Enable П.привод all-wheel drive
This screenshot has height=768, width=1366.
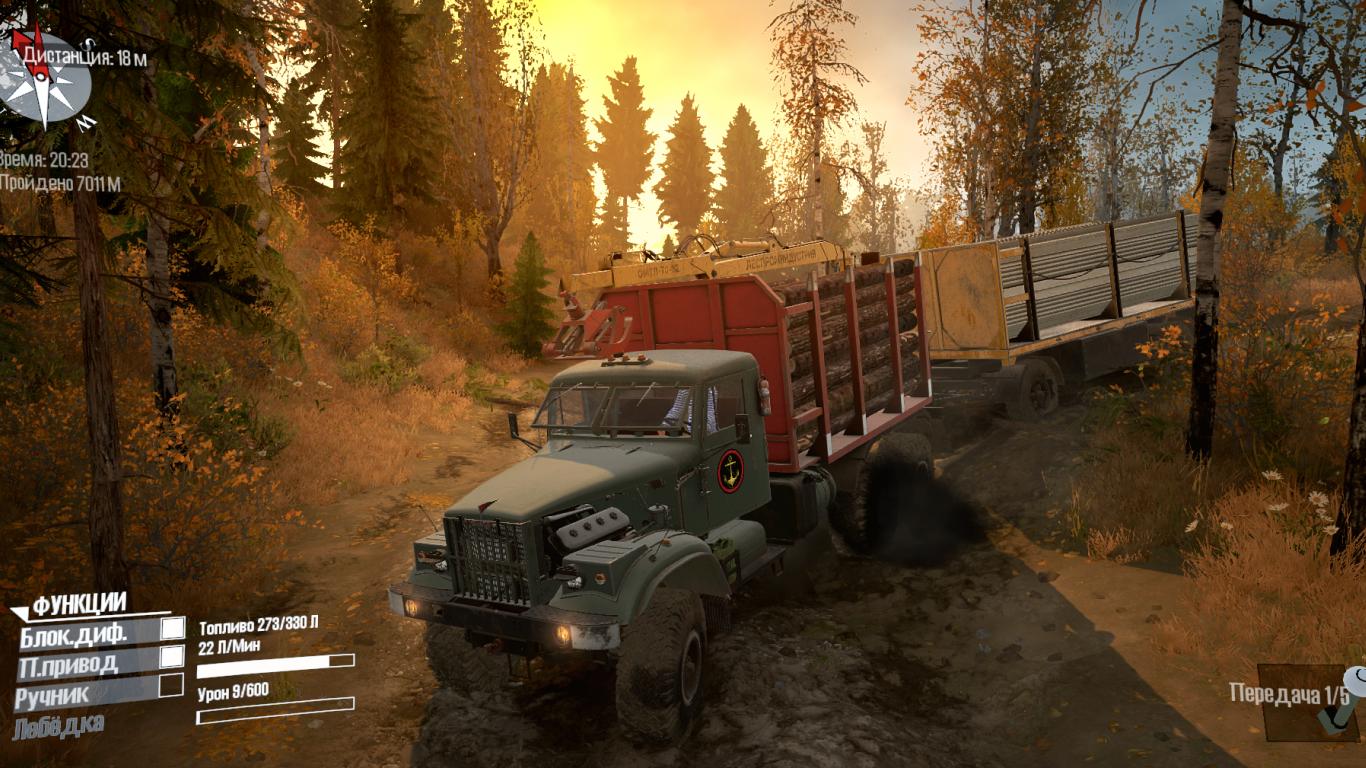pos(172,657)
